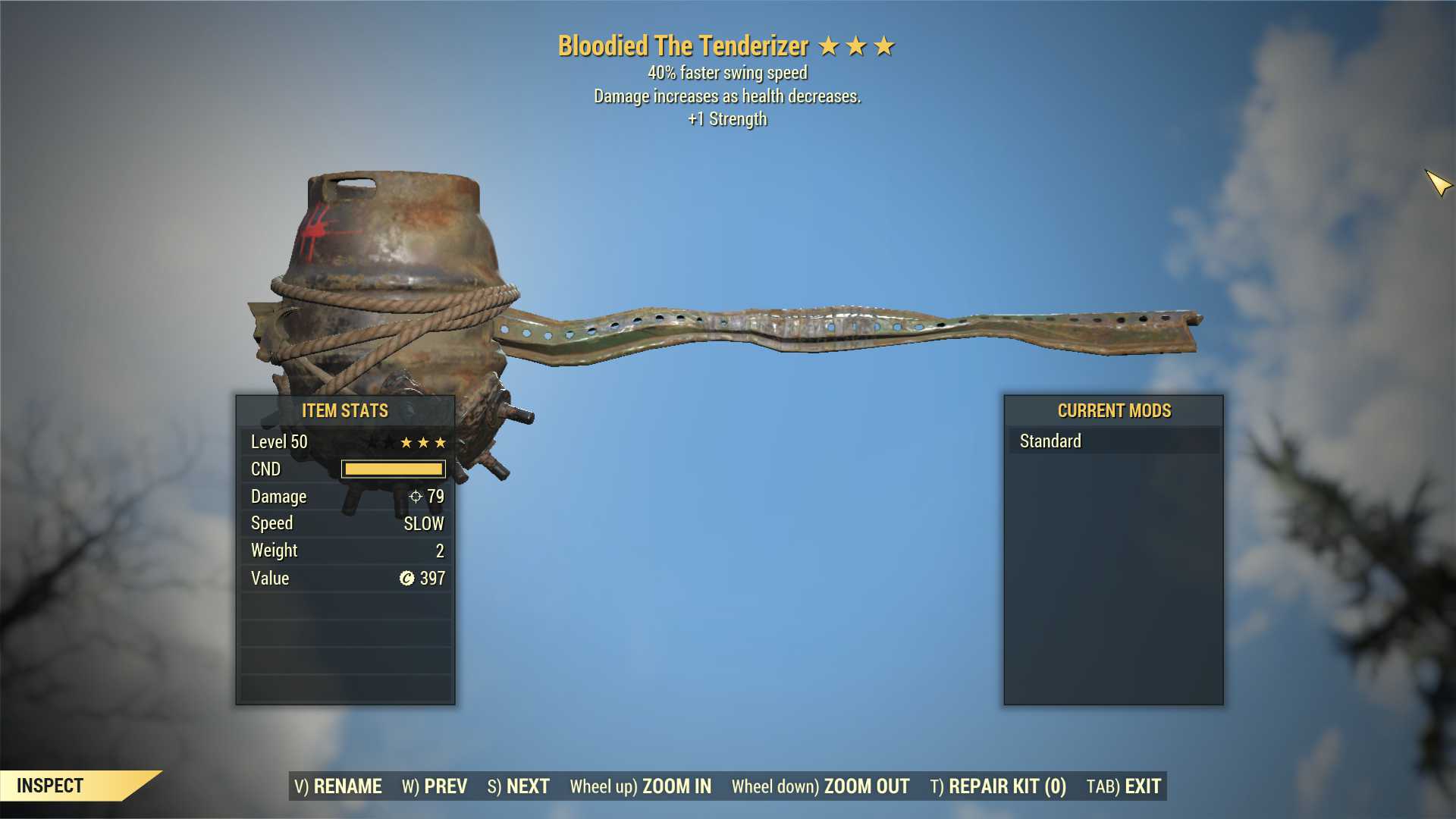
Task: Use REPAIR KIT (0)
Action: 1003,786
